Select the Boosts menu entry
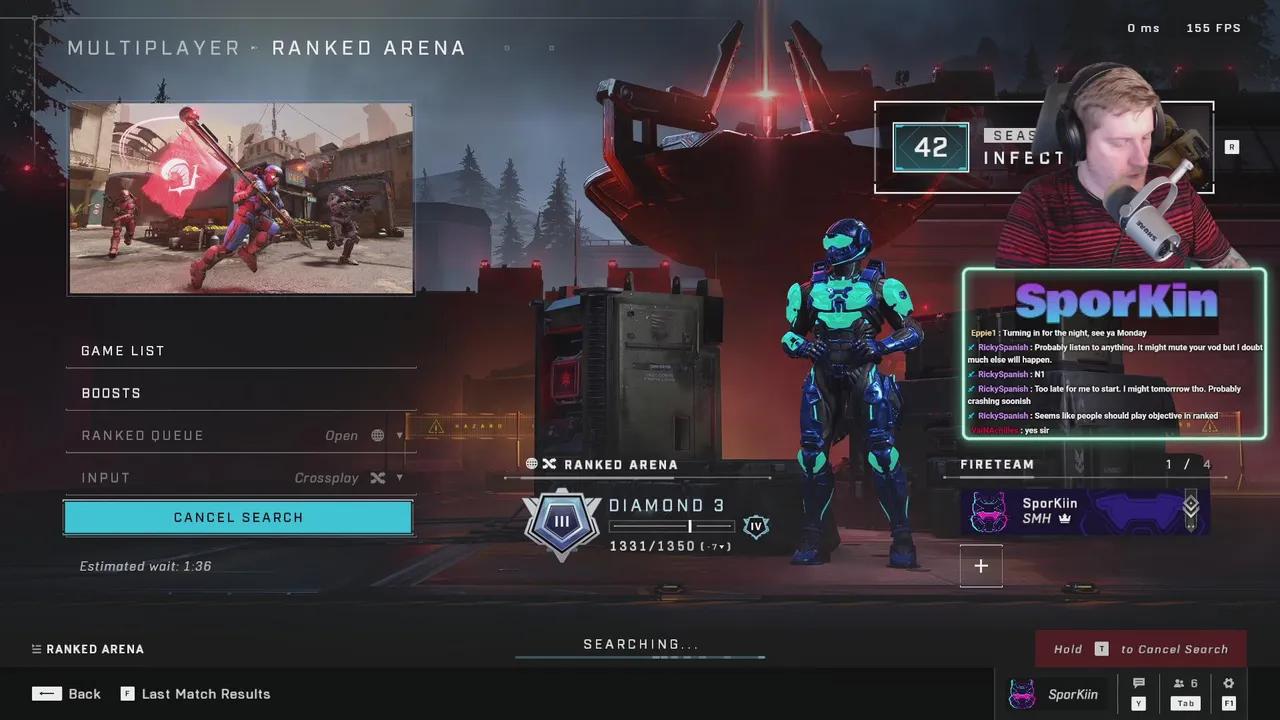This screenshot has height=720, width=1280. (110, 393)
